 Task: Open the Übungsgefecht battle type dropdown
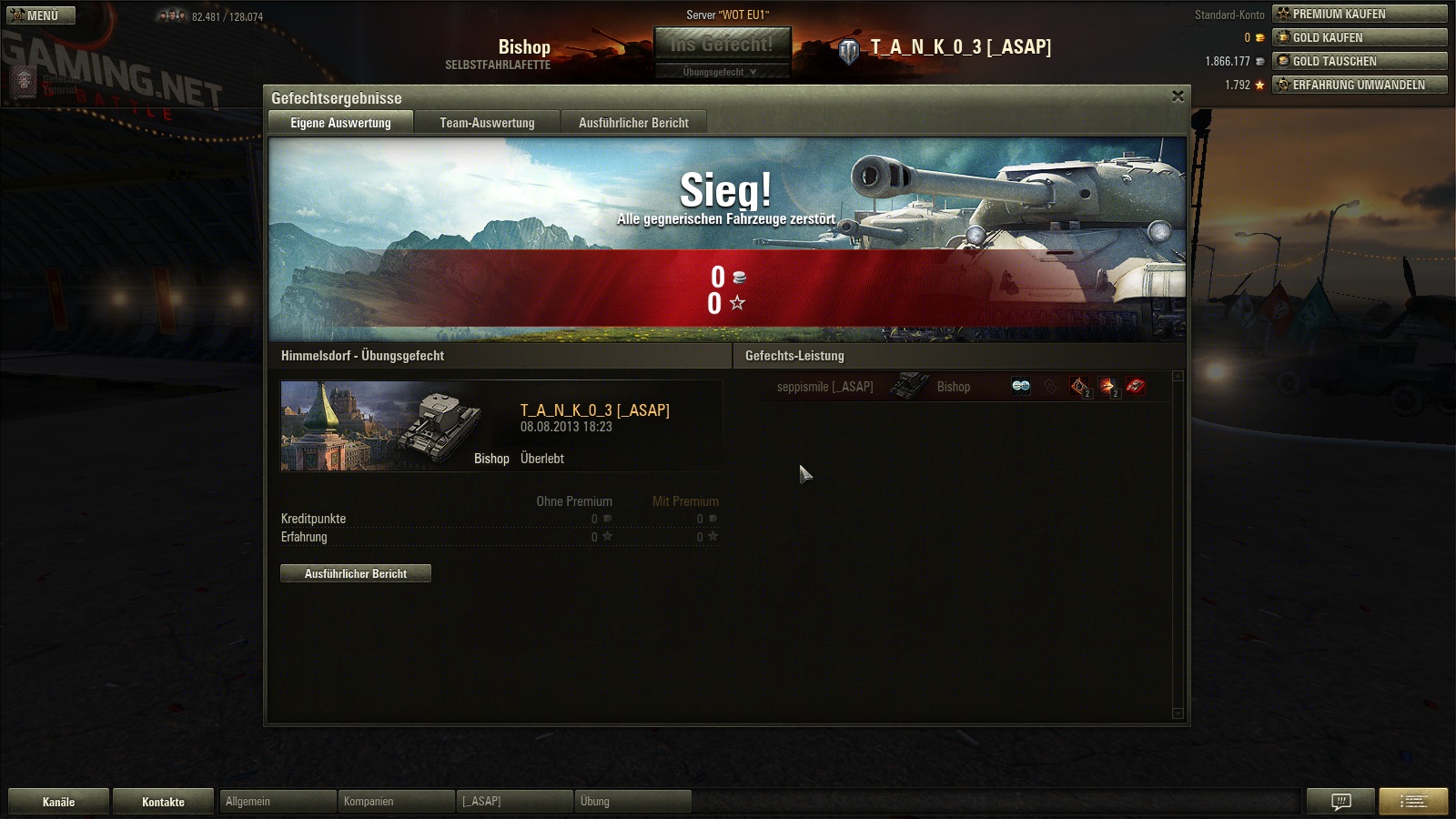coord(722,72)
